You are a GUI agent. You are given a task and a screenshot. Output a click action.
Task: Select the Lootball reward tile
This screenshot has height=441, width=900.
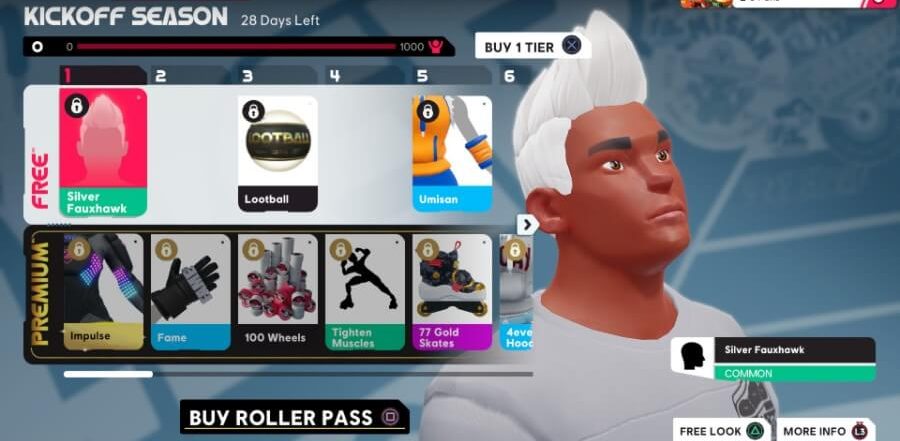click(x=278, y=152)
